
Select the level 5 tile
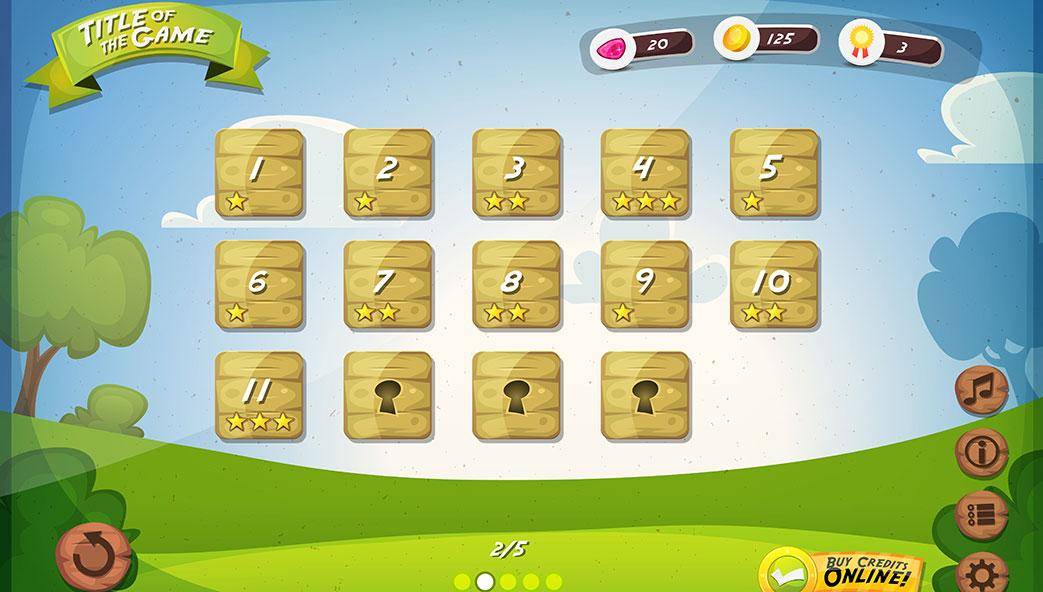tap(774, 173)
